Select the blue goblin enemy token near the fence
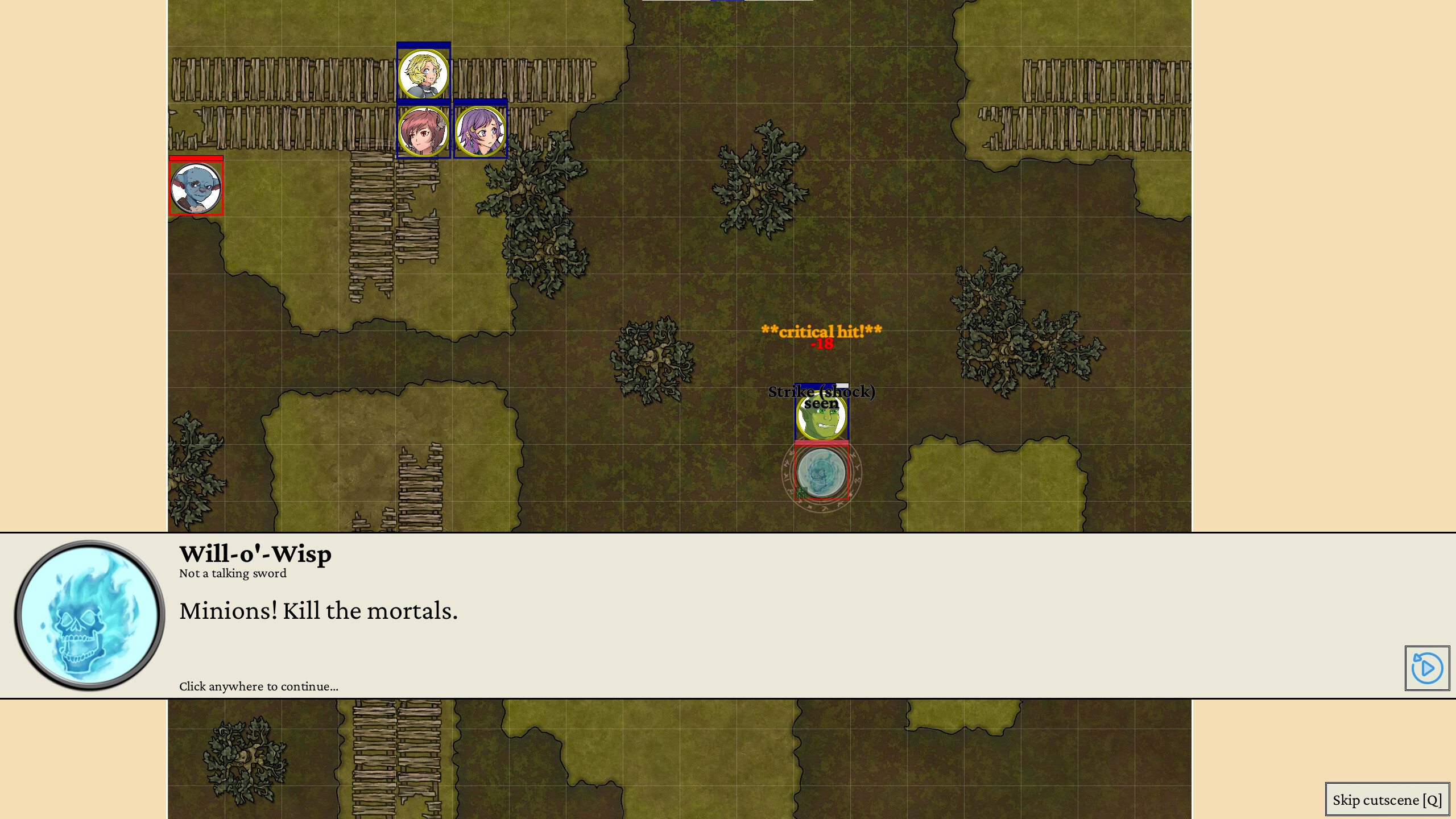Image resolution: width=1456 pixels, height=819 pixels. (196, 189)
